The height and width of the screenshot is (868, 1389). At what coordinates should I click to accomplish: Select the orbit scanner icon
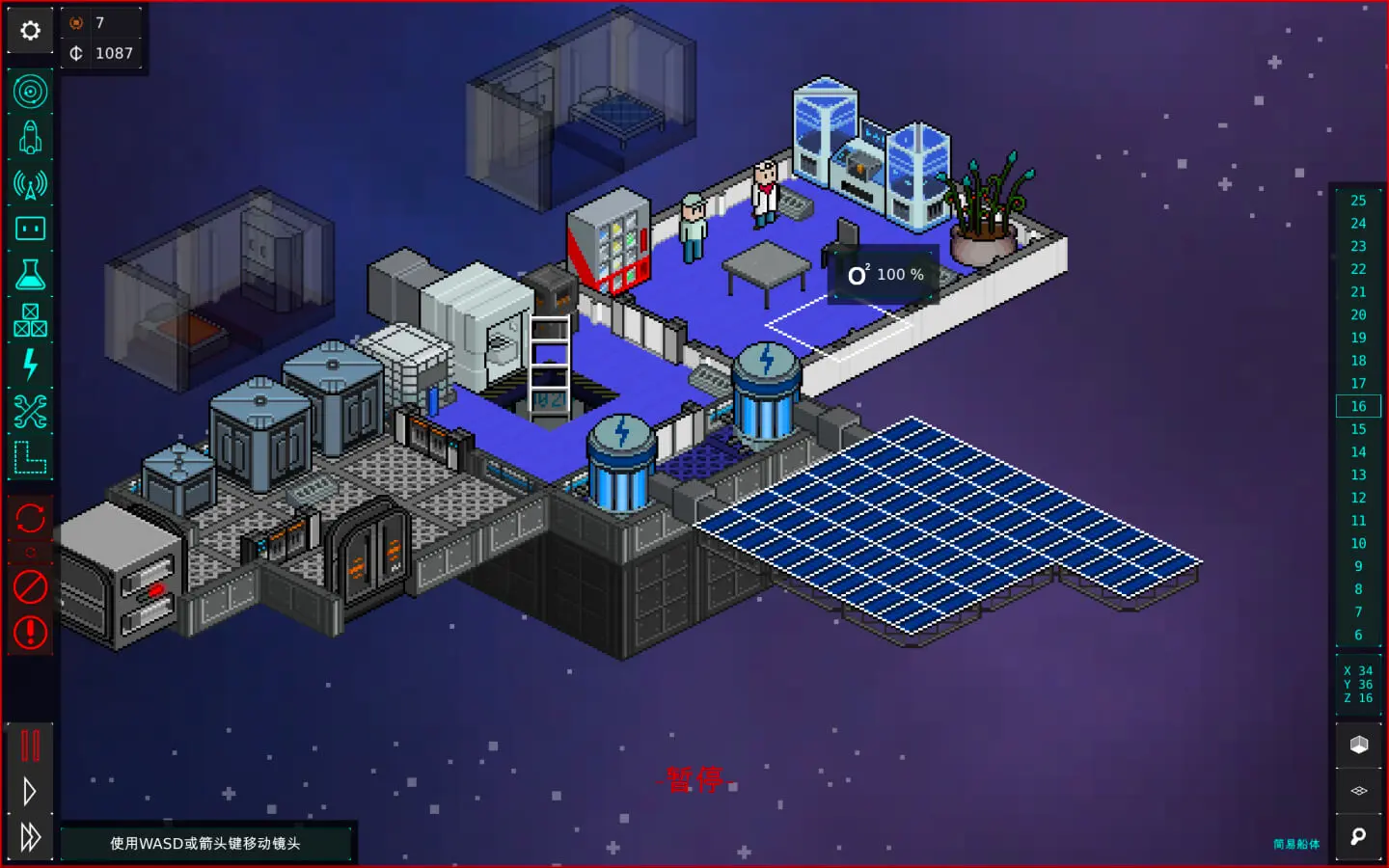pos(30,91)
